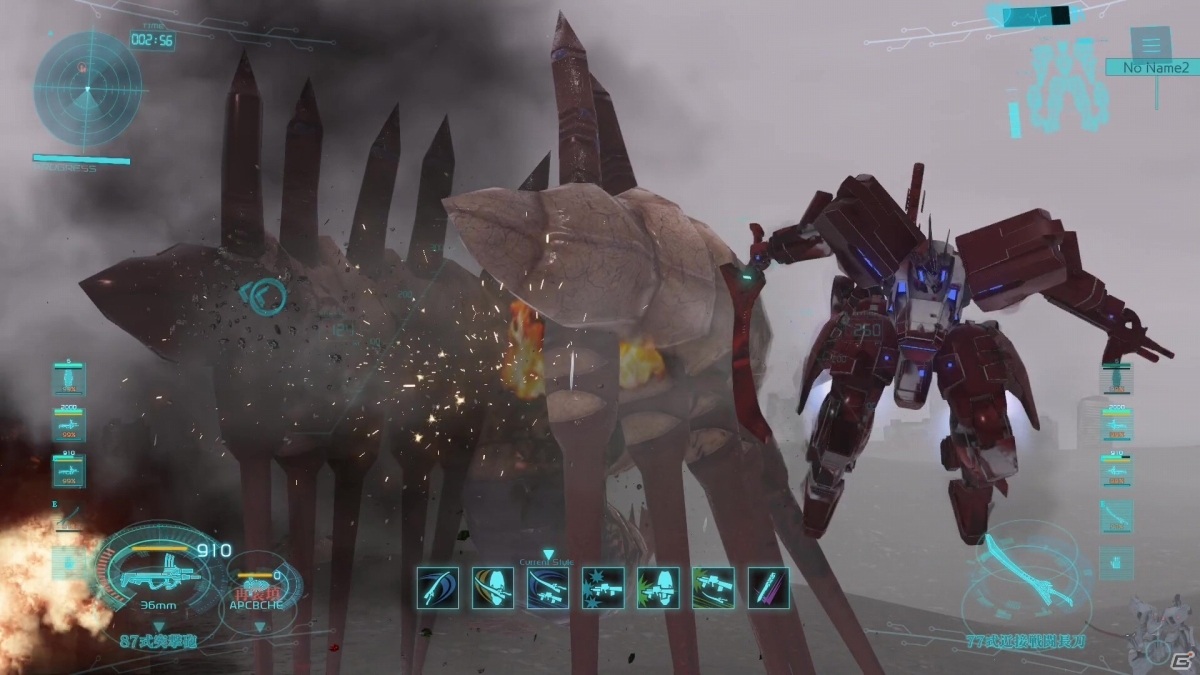Click the right-side hand icon slot
The width and height of the screenshot is (1200, 675).
(1116, 562)
